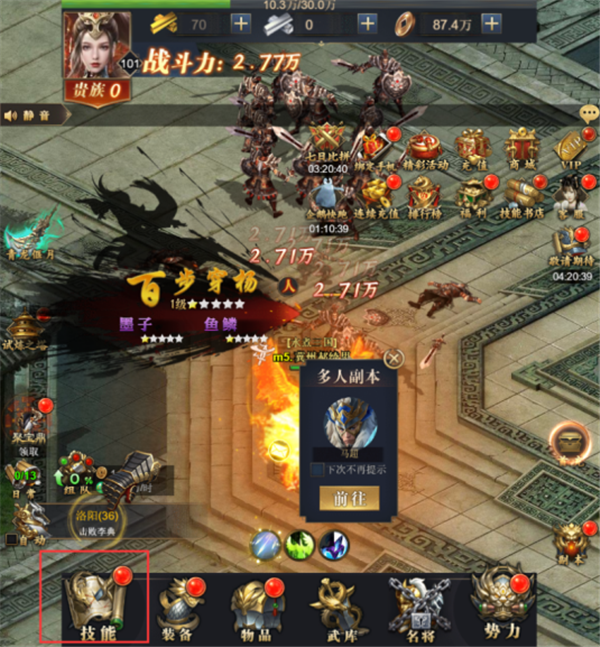The width and height of the screenshot is (600, 647).
Task: Open the 商城 shop icon
Action: click(524, 147)
